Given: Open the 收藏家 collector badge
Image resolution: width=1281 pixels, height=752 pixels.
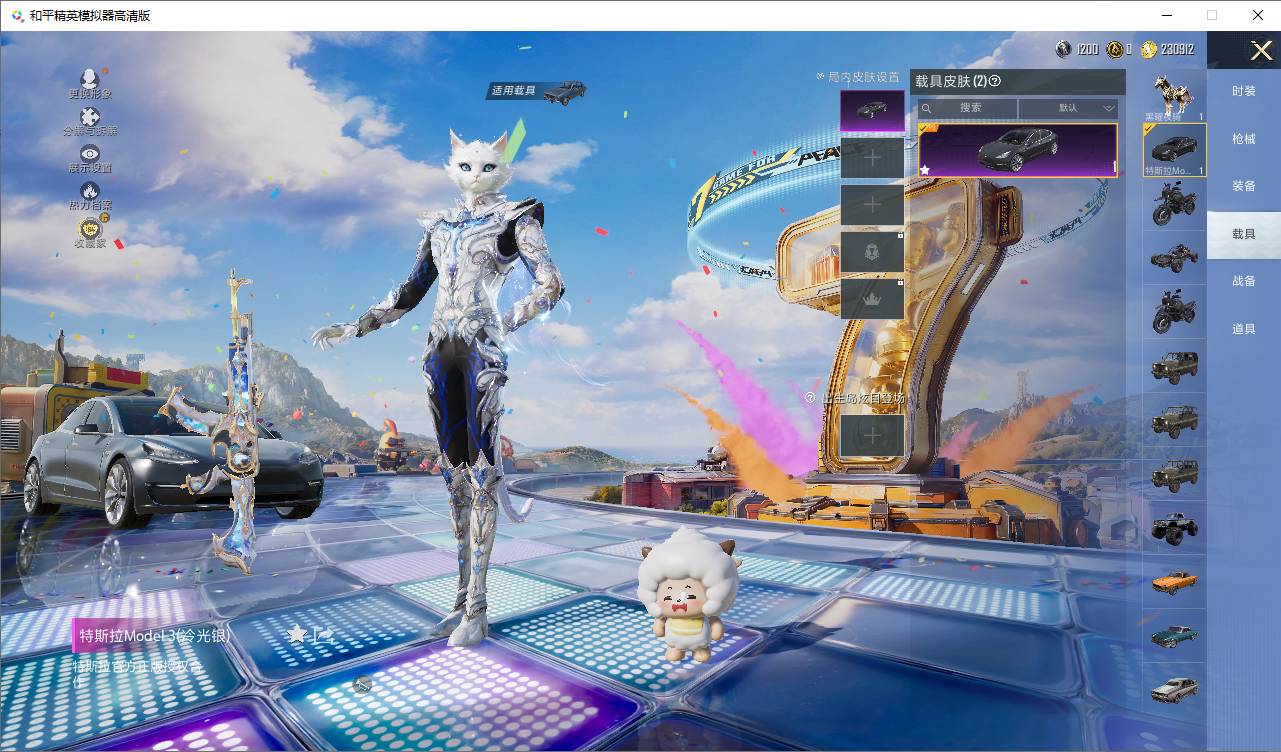Looking at the screenshot, I should click(x=90, y=232).
